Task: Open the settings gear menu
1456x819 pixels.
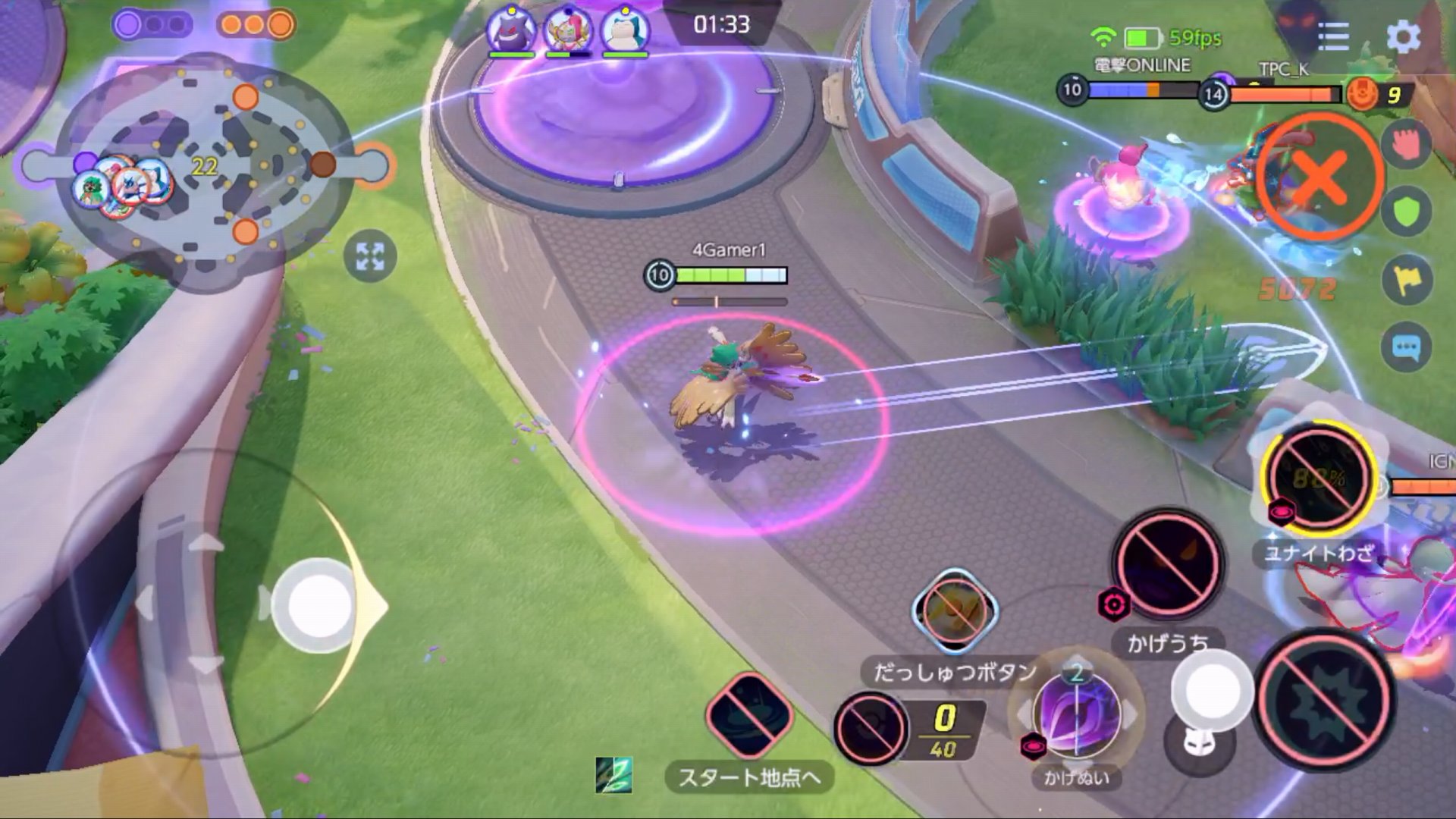Action: [x=1403, y=36]
